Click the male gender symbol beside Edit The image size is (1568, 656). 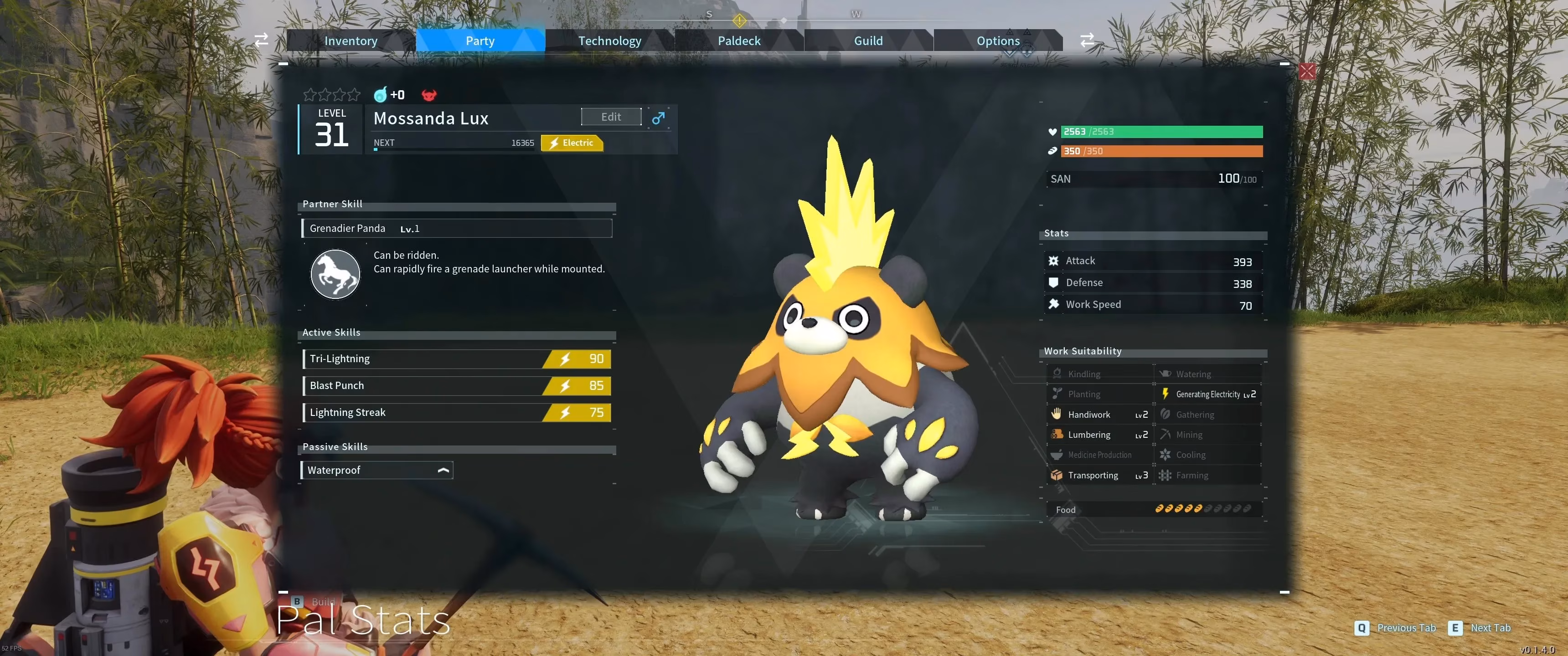pyautogui.click(x=659, y=118)
